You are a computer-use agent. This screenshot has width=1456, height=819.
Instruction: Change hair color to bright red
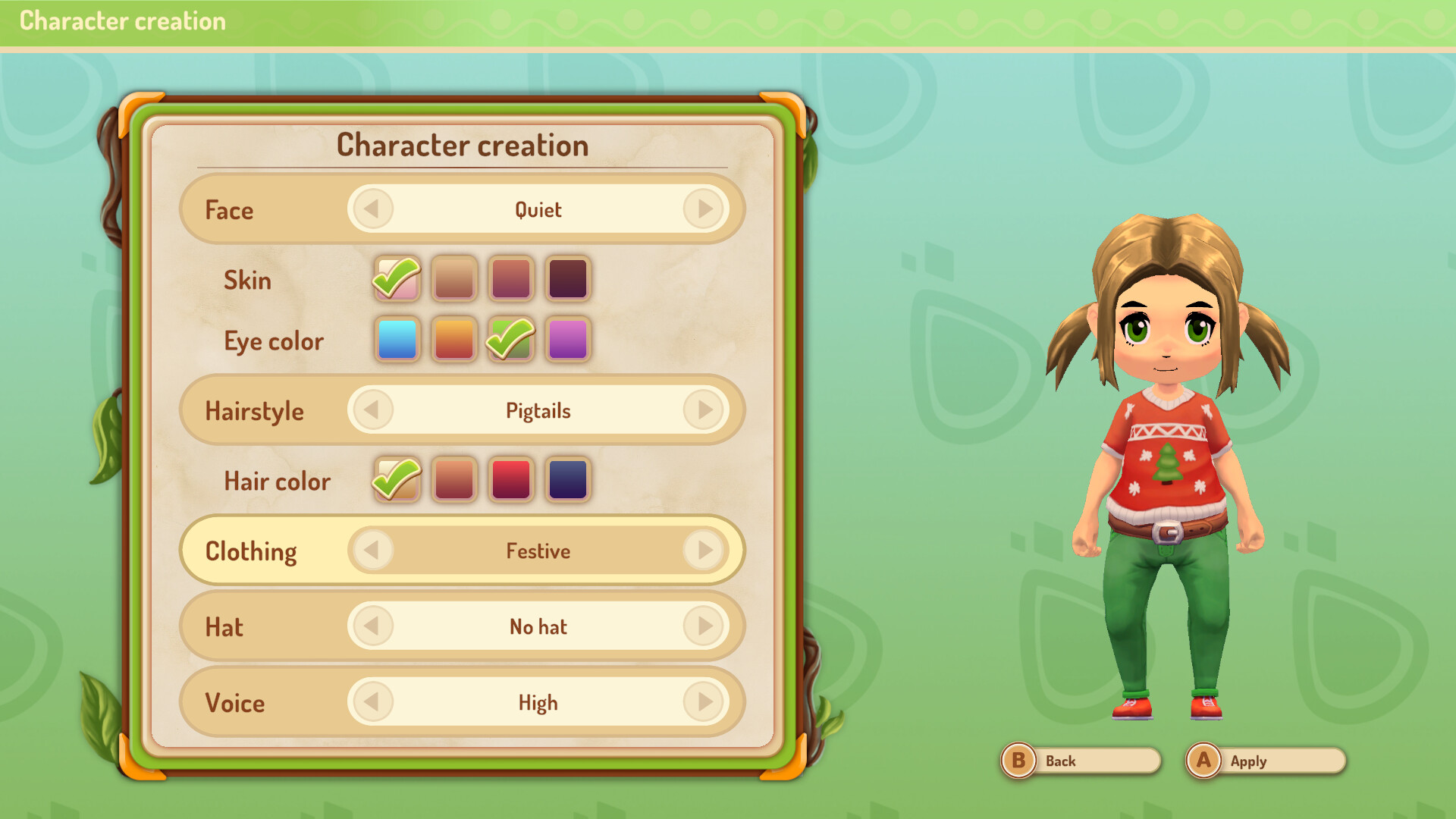[x=510, y=479]
